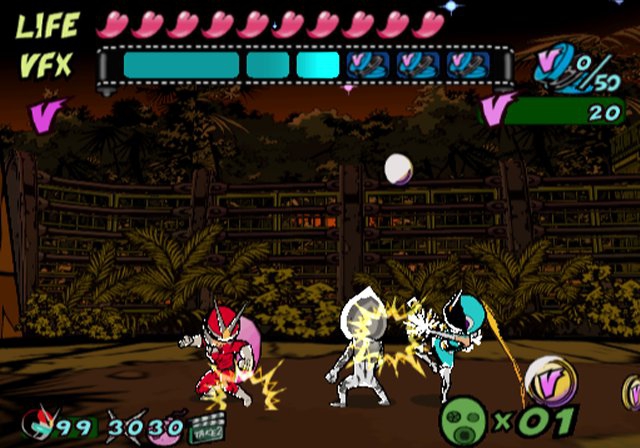This screenshot has height=448, width=640.
Task: Click the TAKE2 clapperboard icon
Action: coord(205,429)
